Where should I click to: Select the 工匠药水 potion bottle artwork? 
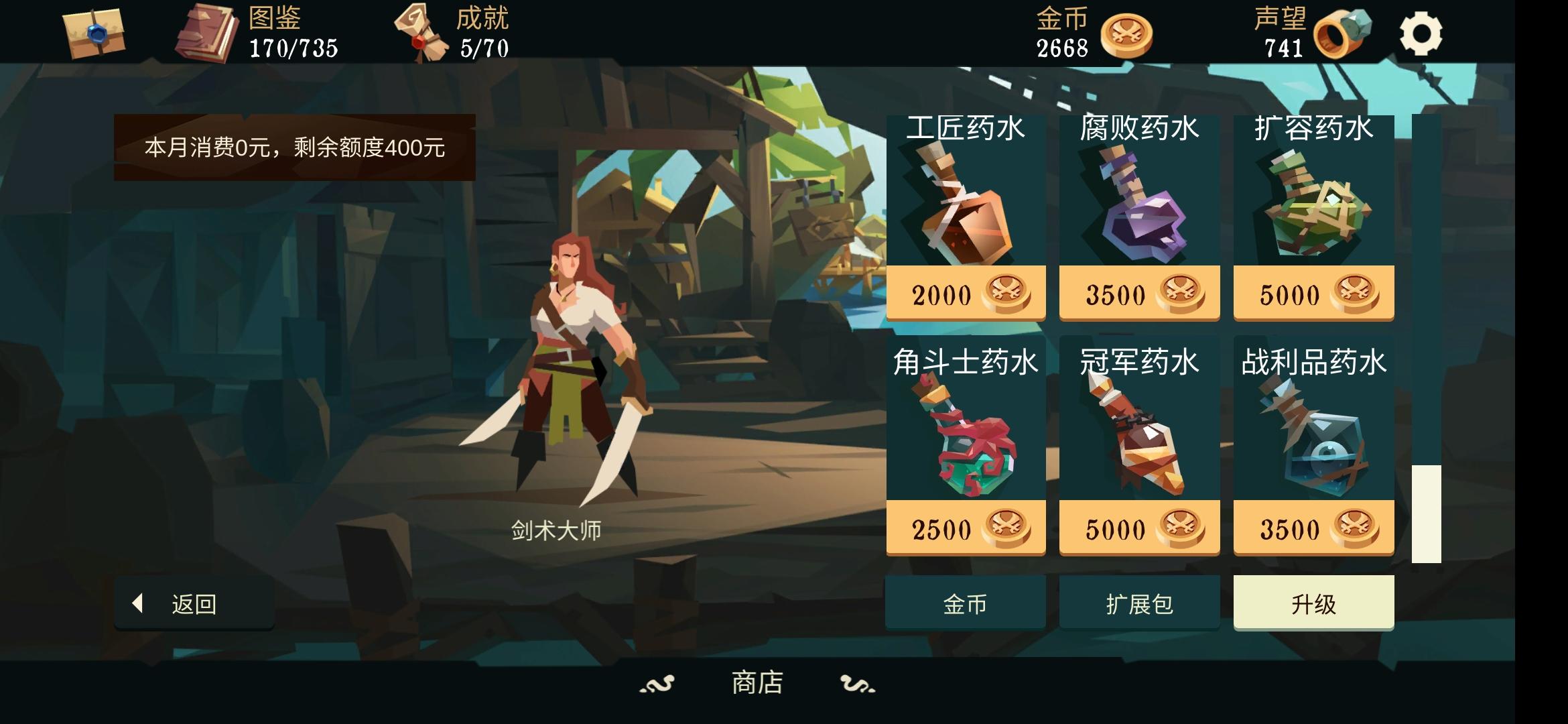pyautogui.click(x=965, y=208)
